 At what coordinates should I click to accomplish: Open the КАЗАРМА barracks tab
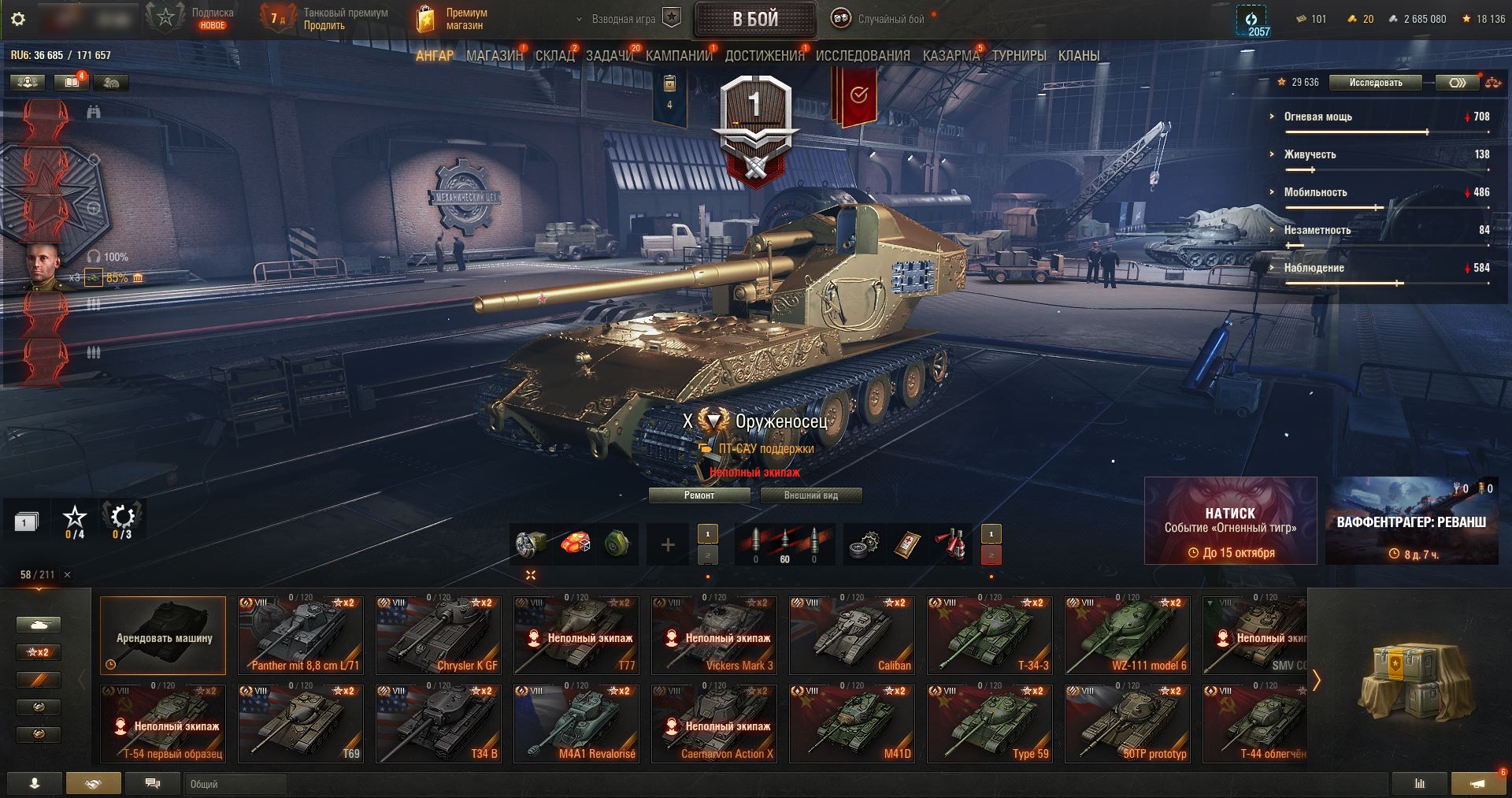pyautogui.click(x=951, y=56)
